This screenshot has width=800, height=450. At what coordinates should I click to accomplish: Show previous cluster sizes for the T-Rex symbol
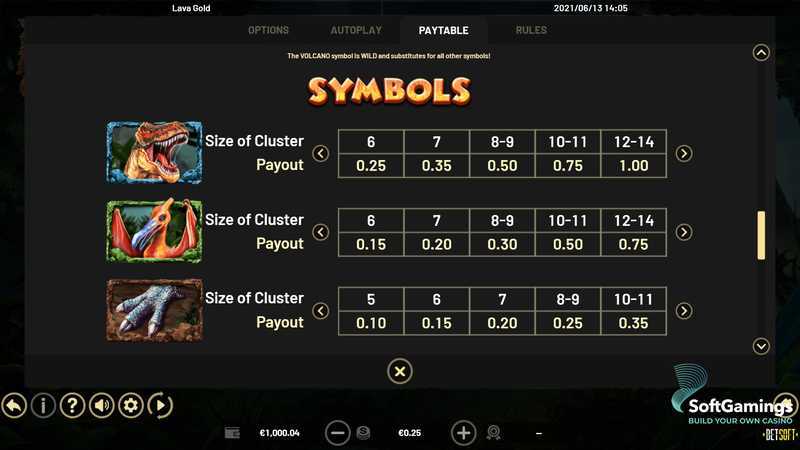pyautogui.click(x=320, y=153)
